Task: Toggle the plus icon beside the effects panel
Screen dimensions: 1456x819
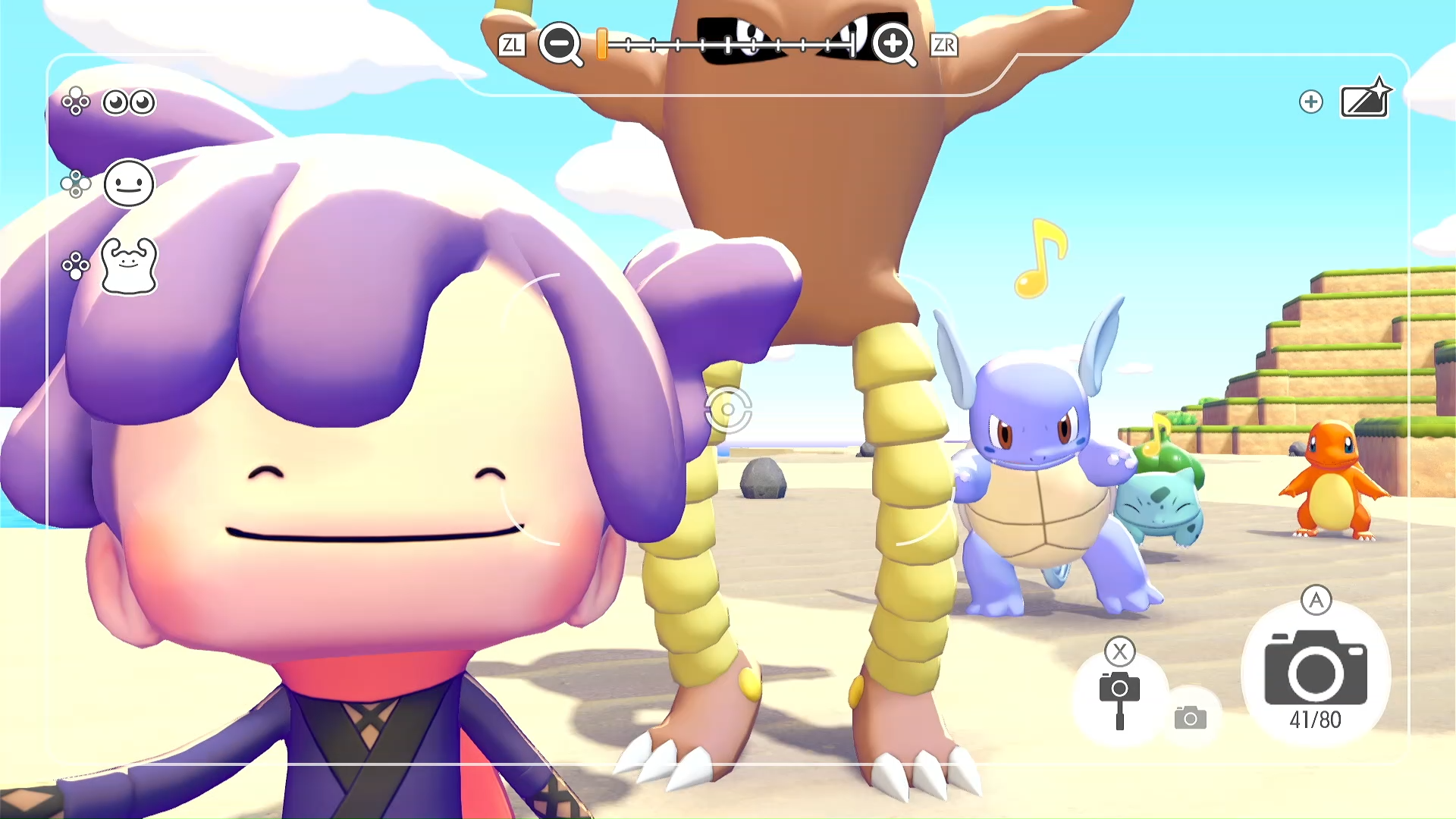Action: point(1311,101)
